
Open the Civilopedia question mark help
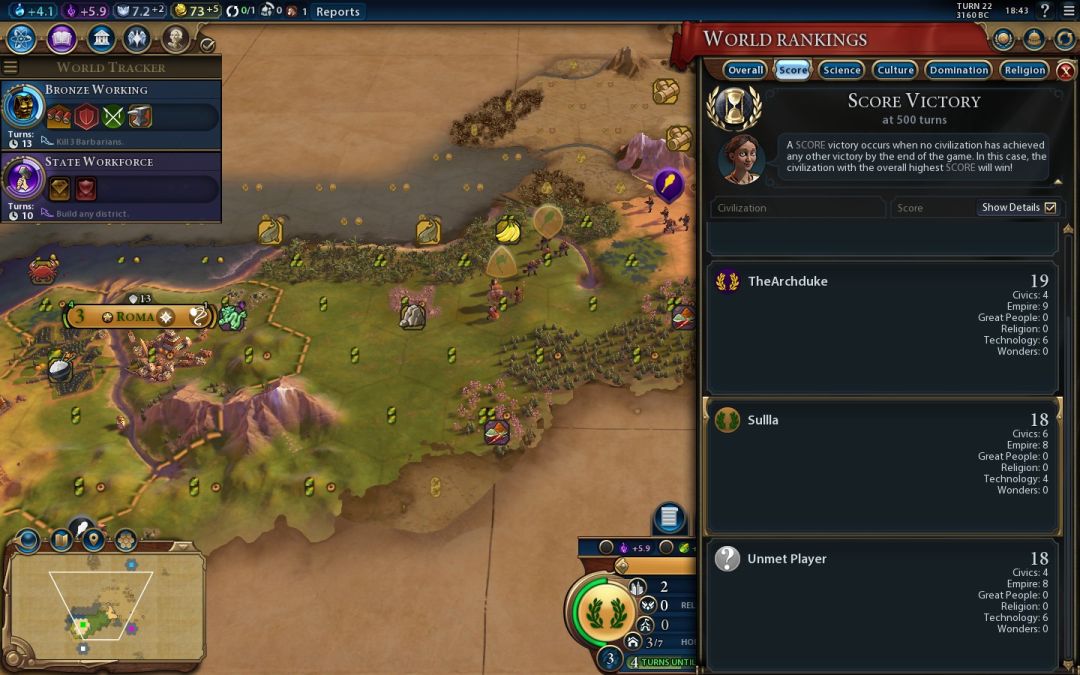[1045, 11]
